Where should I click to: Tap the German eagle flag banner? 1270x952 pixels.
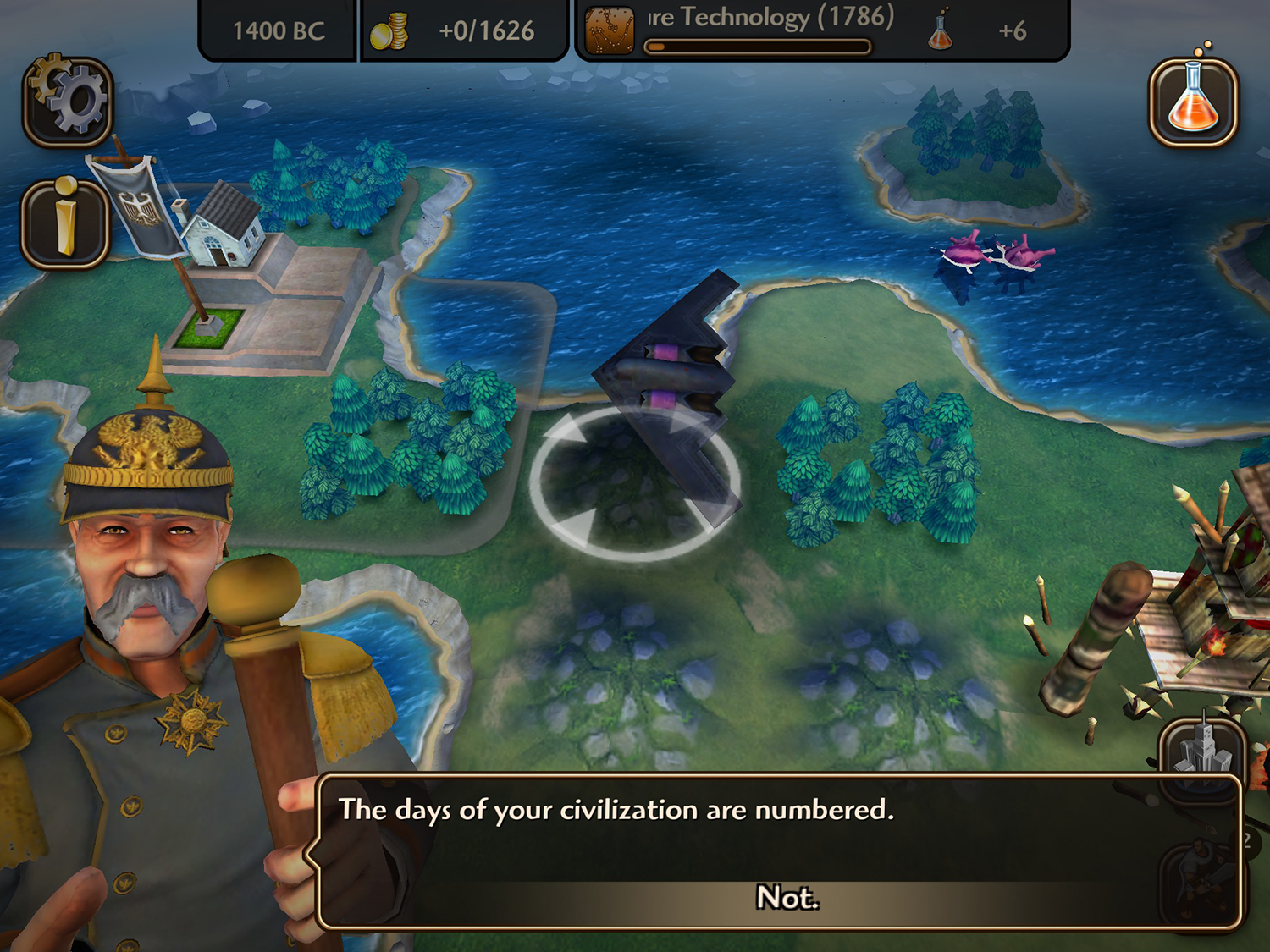[138, 212]
